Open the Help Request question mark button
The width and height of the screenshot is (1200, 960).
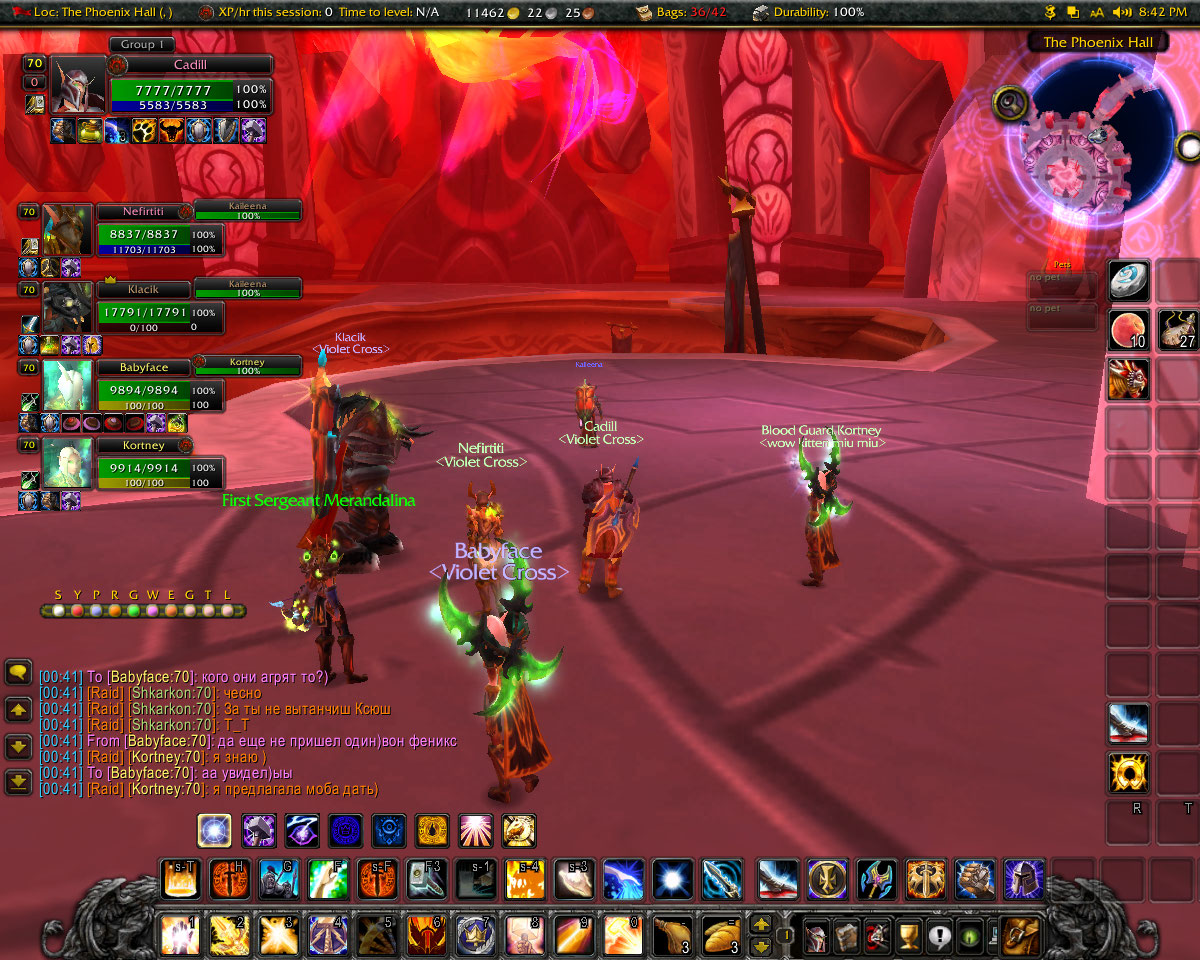tap(940, 936)
